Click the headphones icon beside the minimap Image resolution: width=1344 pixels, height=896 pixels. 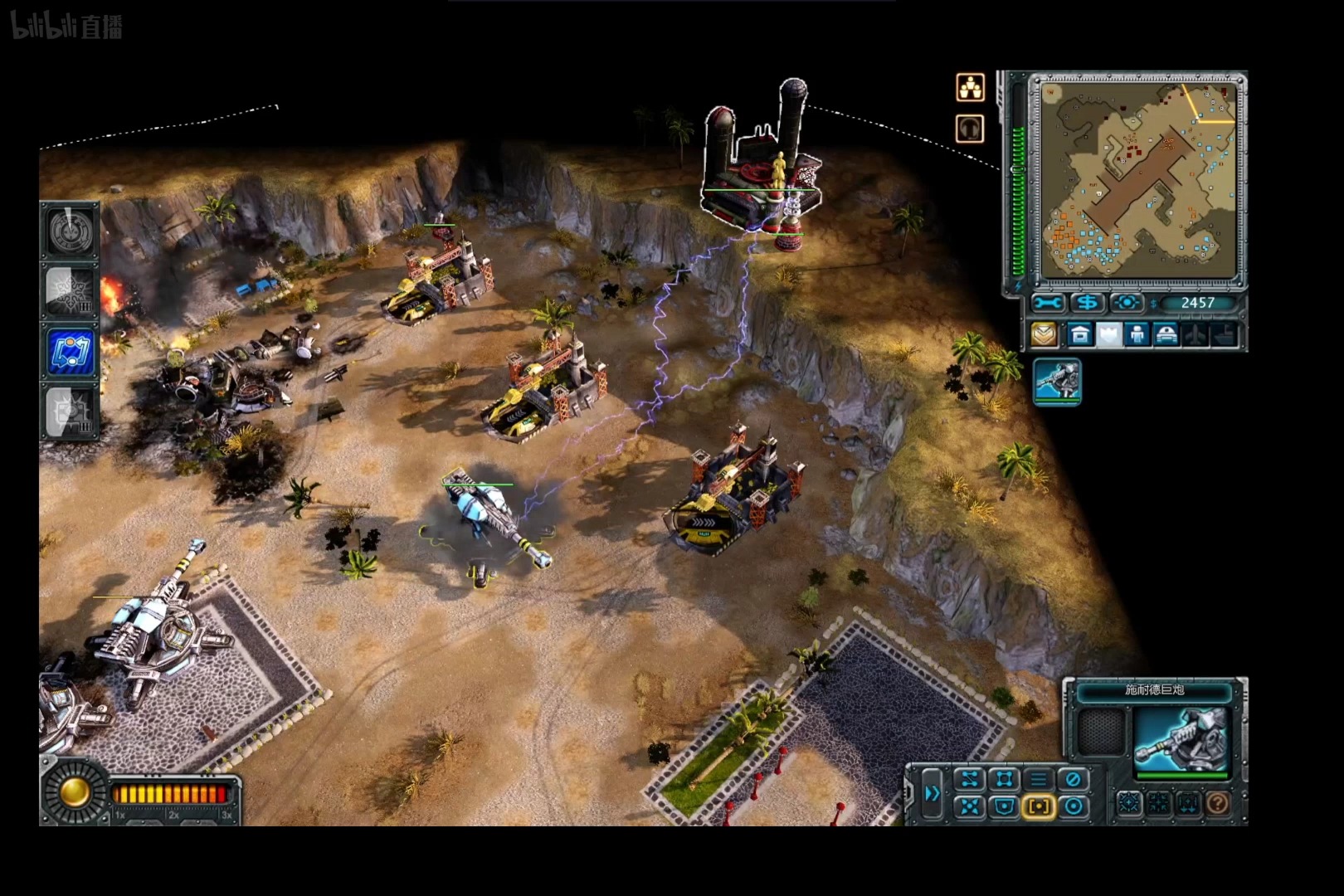click(970, 129)
